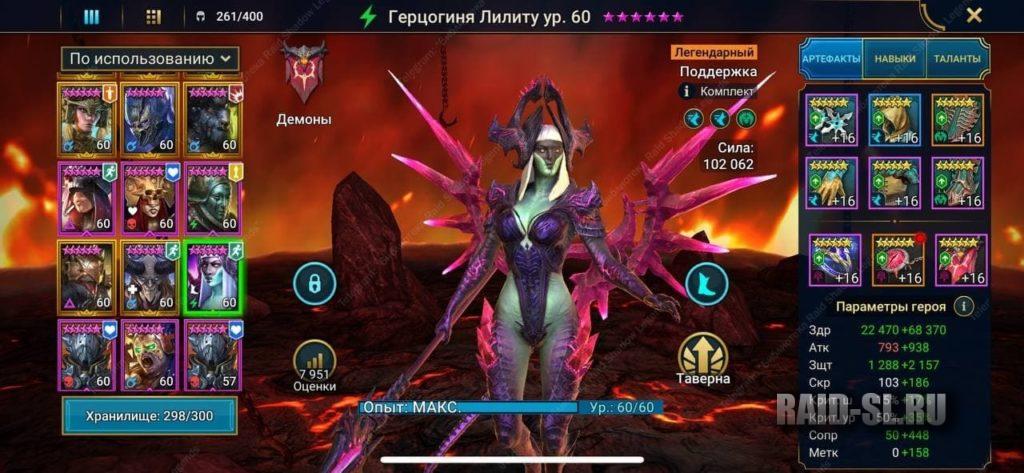Switch to the Навыки tab
1024x473 pixels.
coord(894,59)
